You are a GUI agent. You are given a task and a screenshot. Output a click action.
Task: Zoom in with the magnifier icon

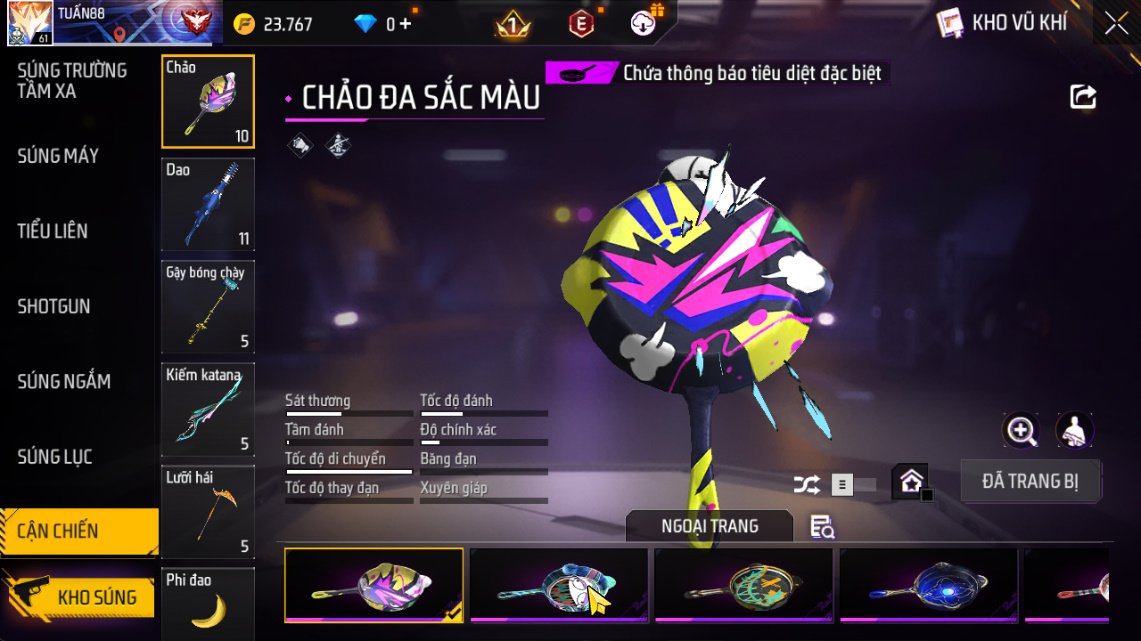[1021, 431]
